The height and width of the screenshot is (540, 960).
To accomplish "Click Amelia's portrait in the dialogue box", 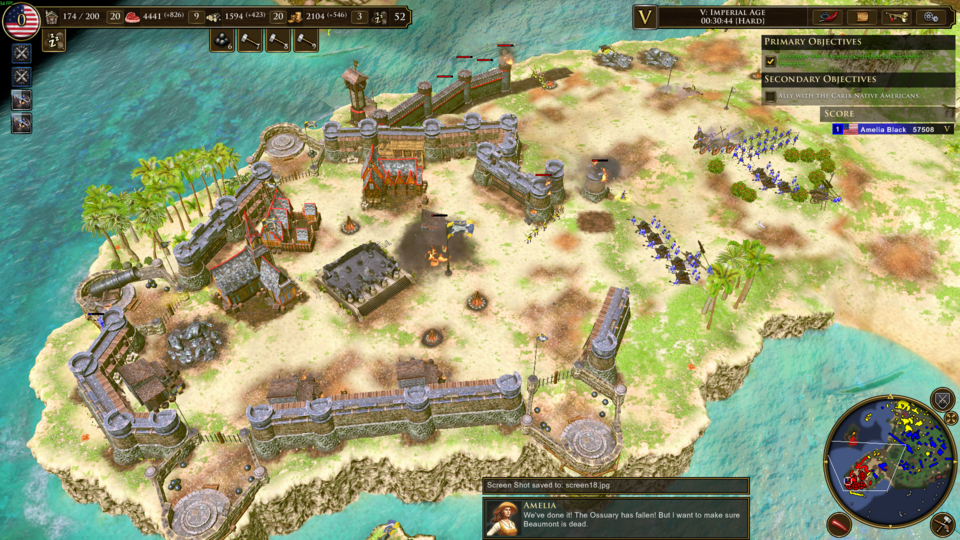I will pyautogui.click(x=503, y=517).
